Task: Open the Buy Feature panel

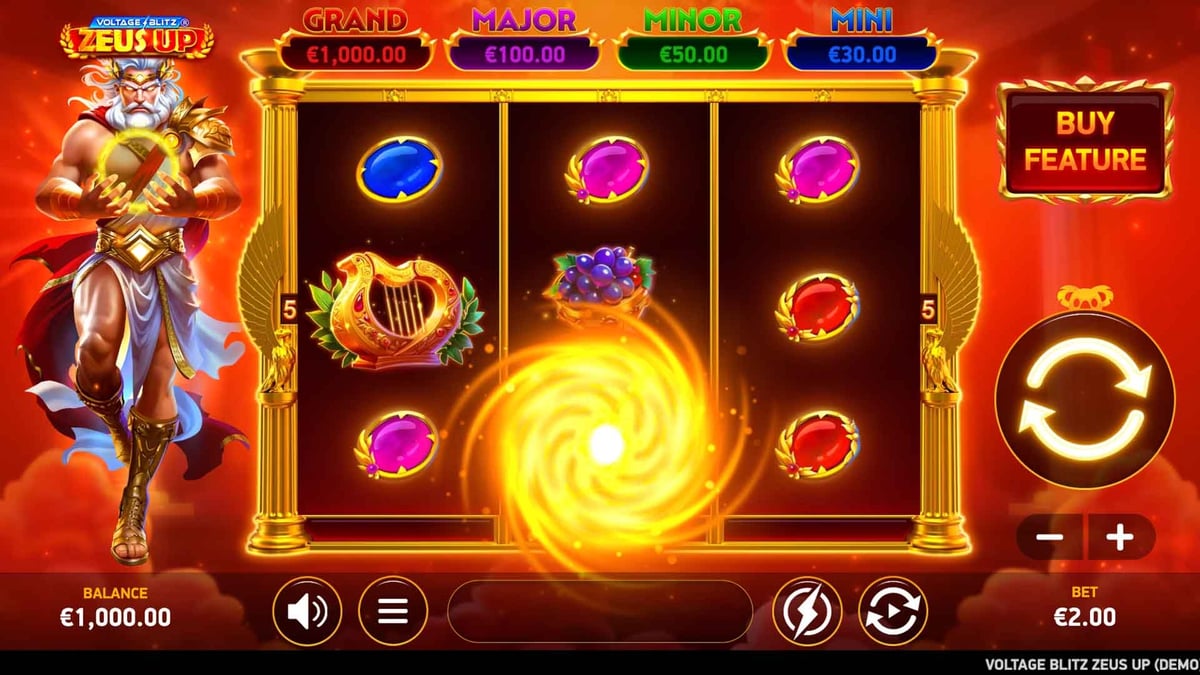Action: (1085, 141)
